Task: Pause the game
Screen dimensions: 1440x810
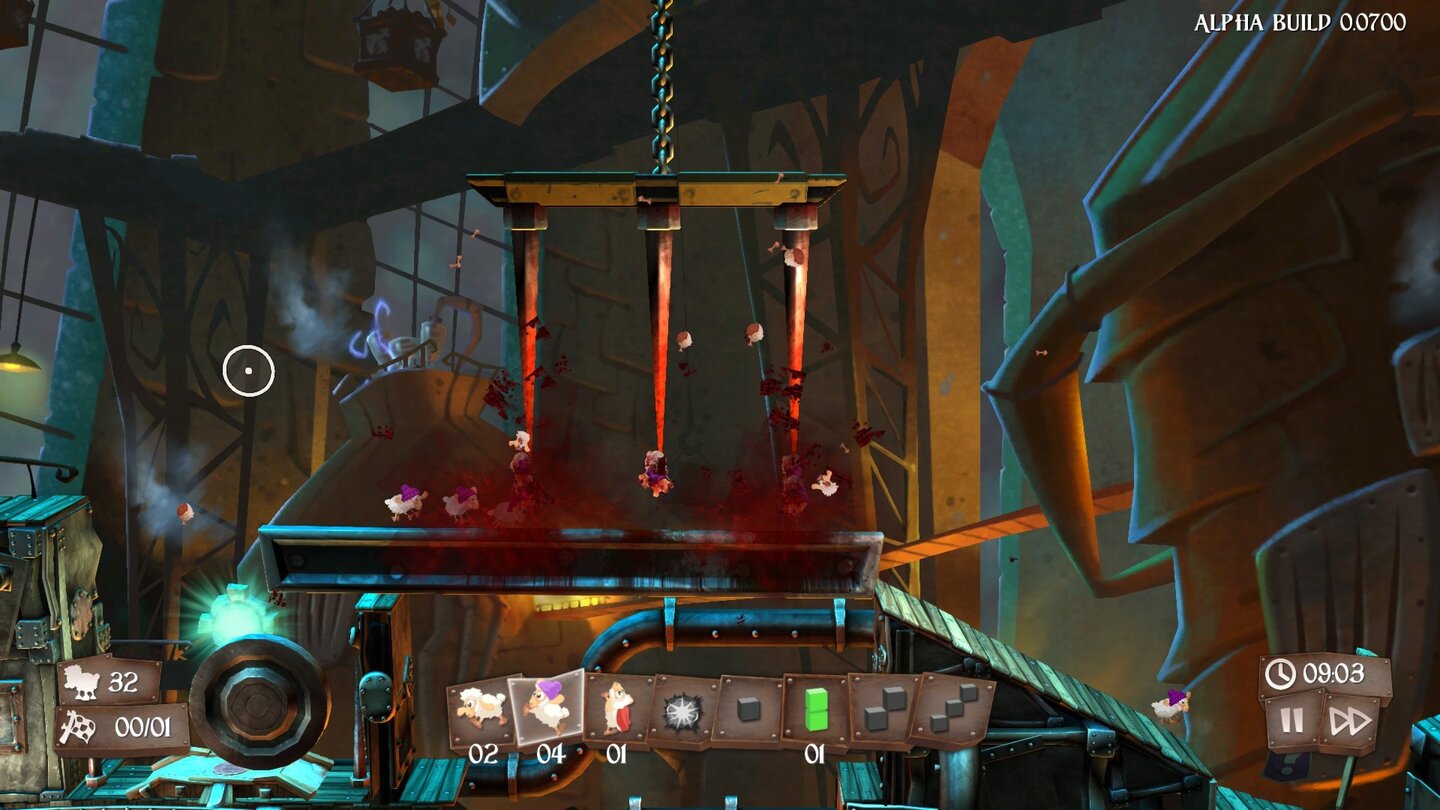Action: tap(1292, 720)
